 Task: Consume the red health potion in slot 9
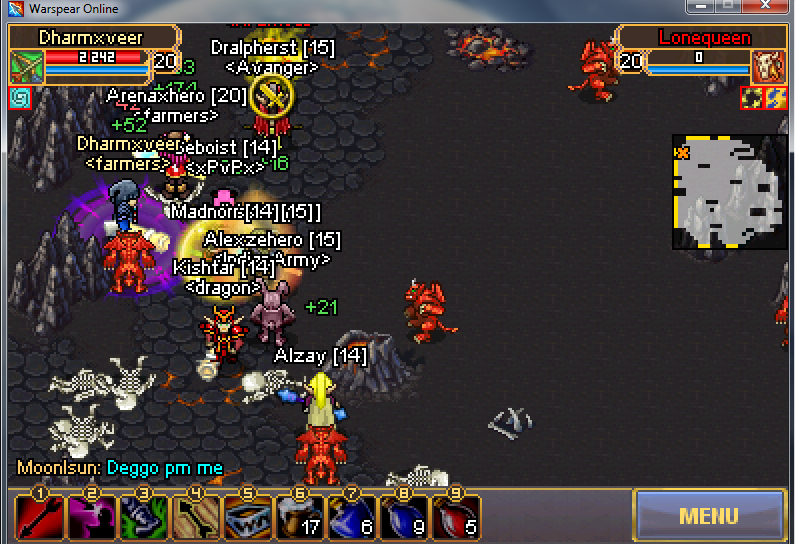455,518
